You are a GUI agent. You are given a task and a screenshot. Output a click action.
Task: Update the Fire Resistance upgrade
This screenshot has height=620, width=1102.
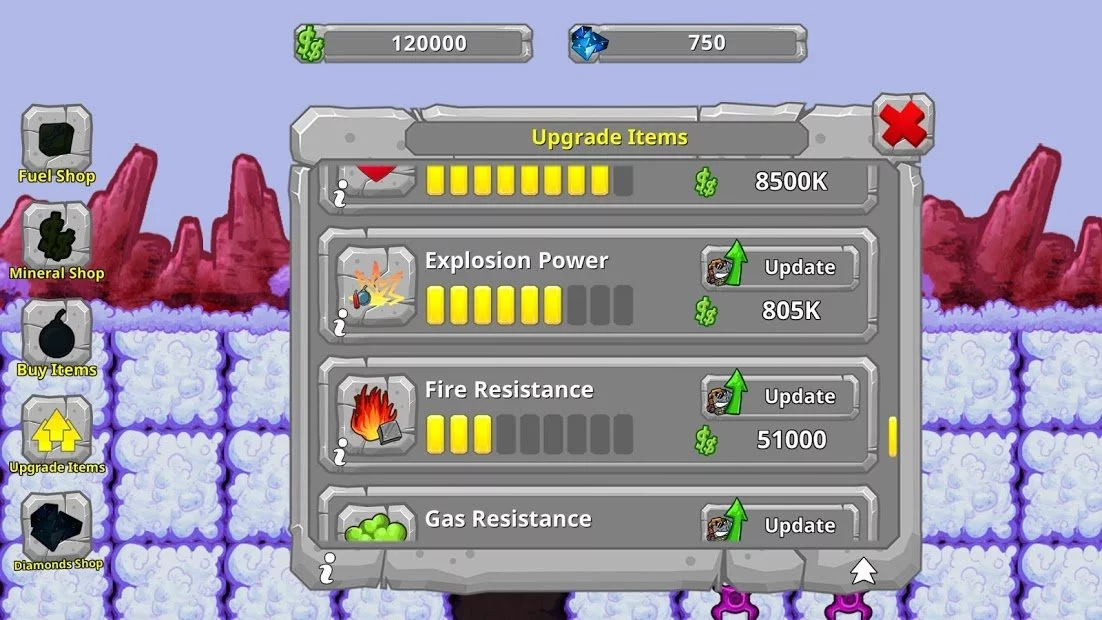pyautogui.click(x=780, y=397)
